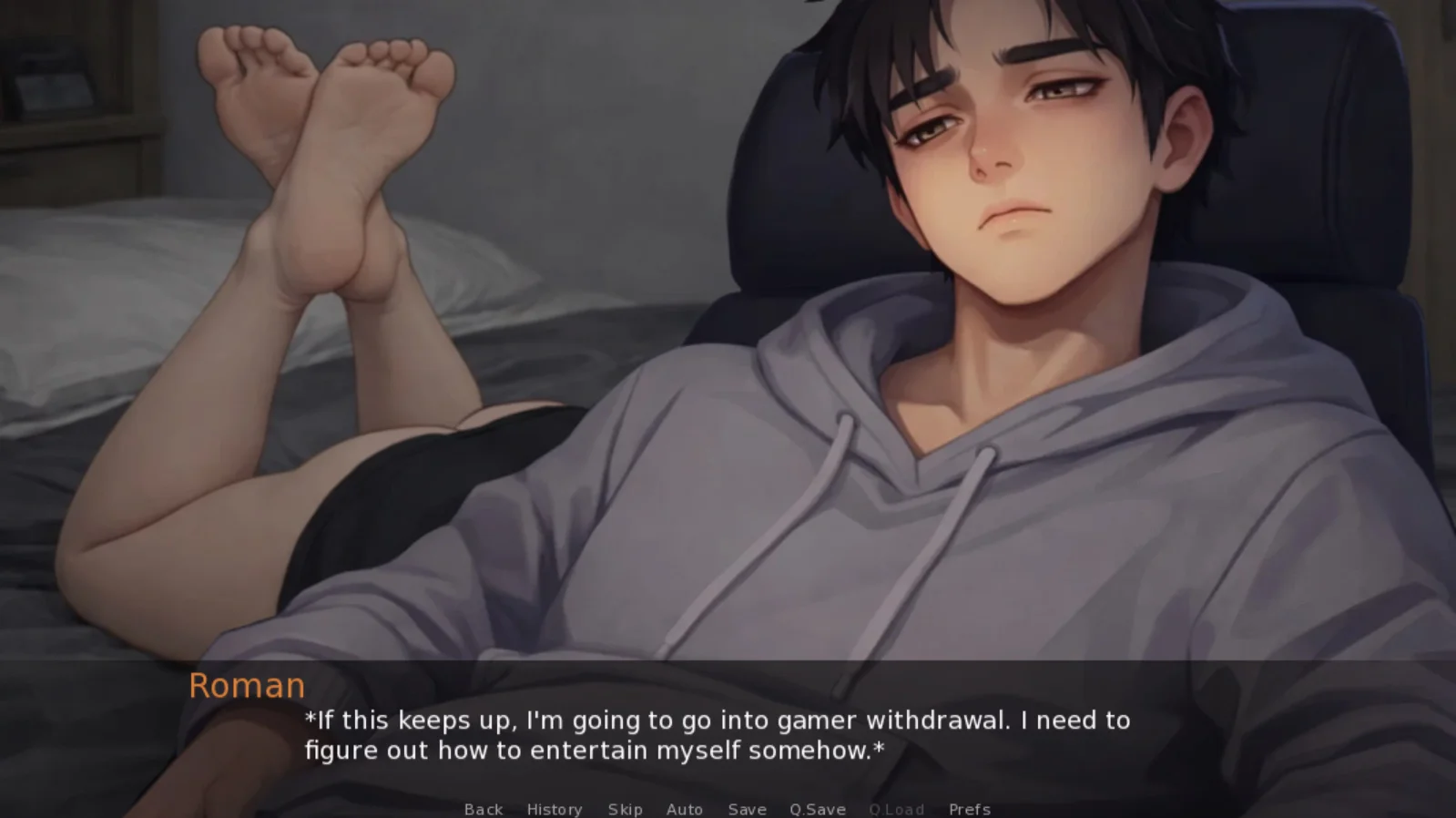The width and height of the screenshot is (1456, 818).
Task: Open the Save menu
Action: click(747, 809)
